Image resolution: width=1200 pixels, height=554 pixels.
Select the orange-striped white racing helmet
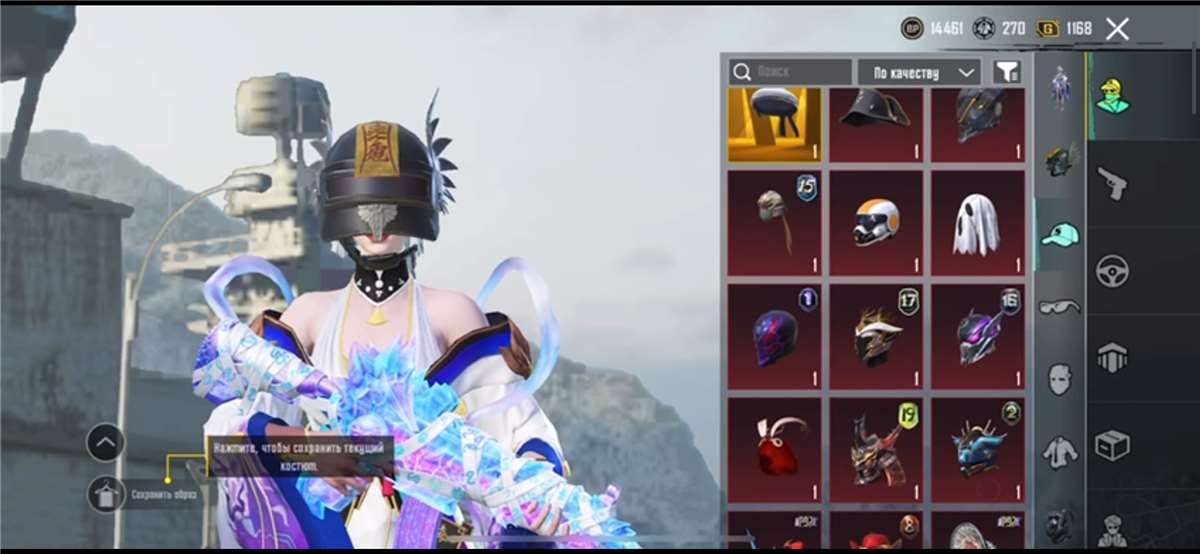[x=876, y=223]
